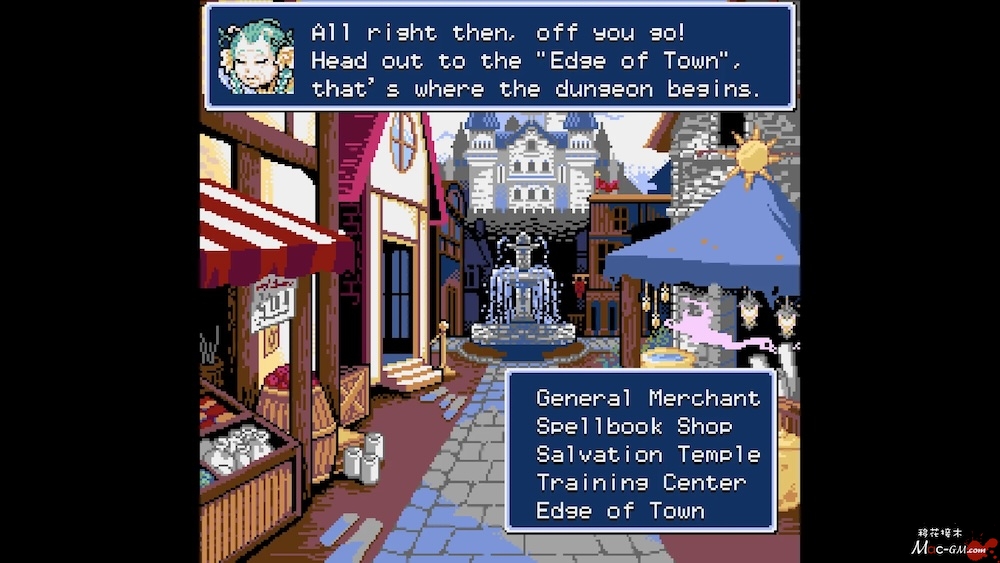This screenshot has width=1000, height=563.
Task: Choose Edge of Town
Action: [620, 510]
